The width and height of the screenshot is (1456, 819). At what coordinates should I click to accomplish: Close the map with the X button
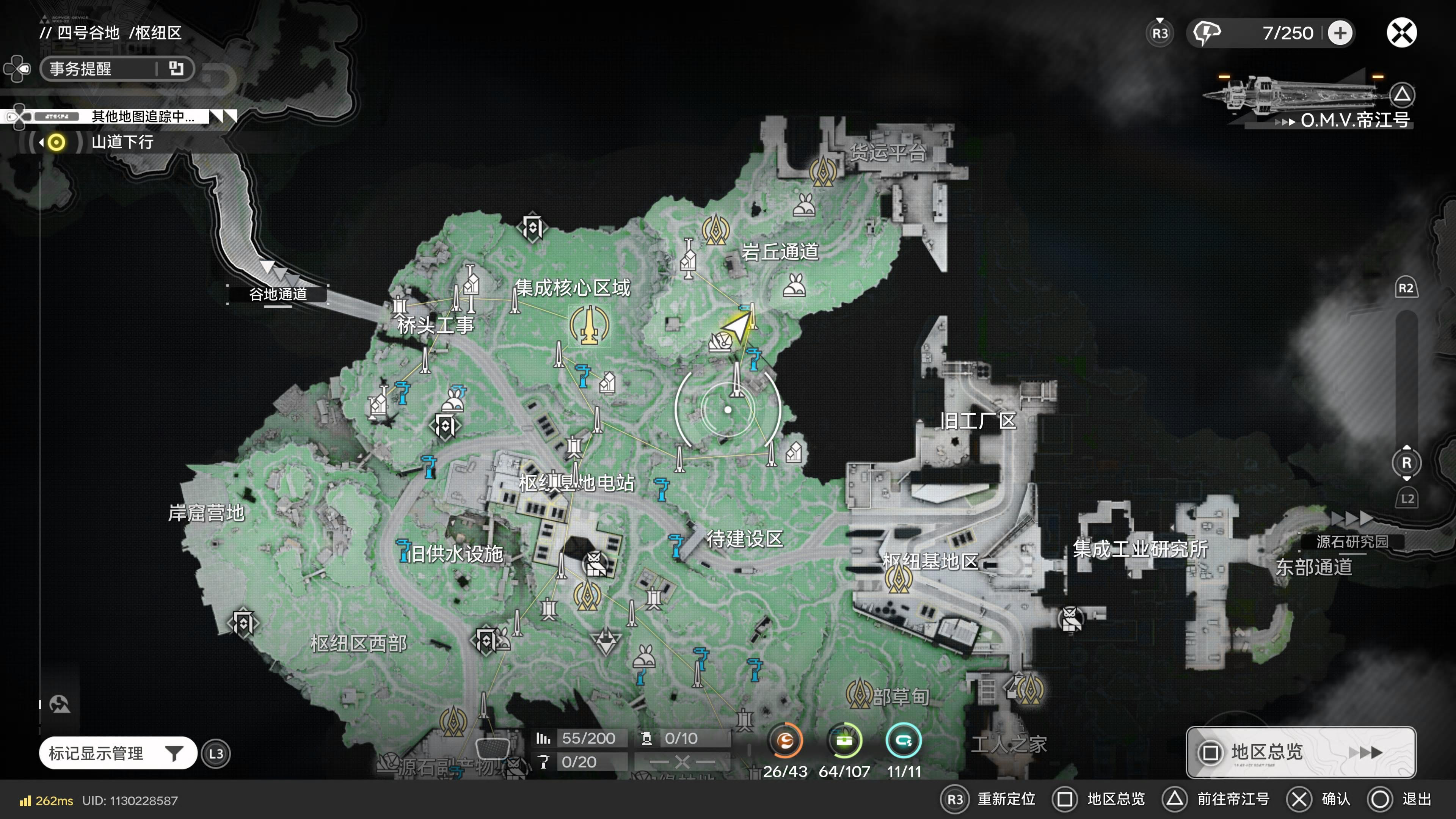coord(1401,33)
